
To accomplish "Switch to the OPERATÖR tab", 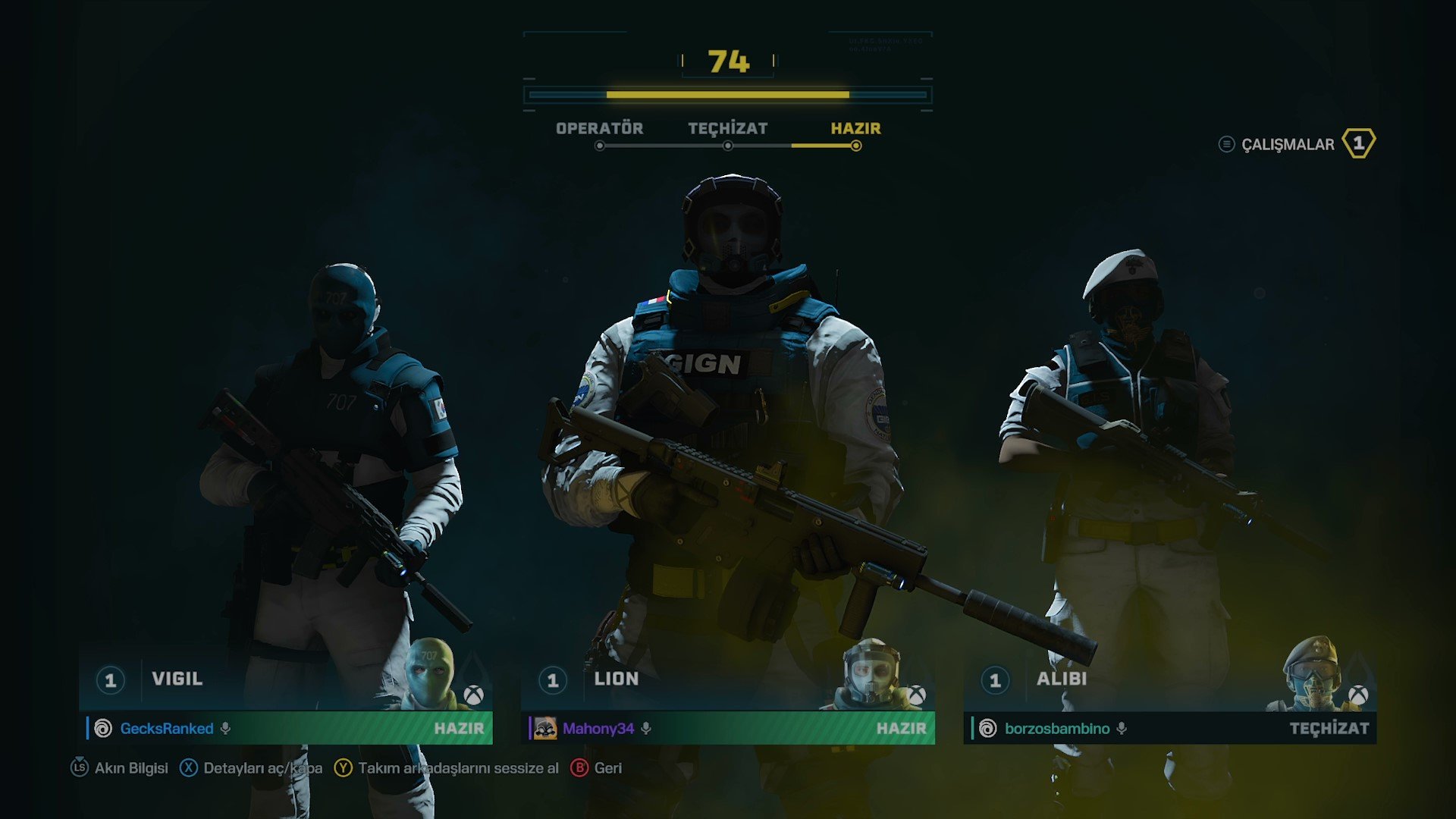I will [598, 128].
